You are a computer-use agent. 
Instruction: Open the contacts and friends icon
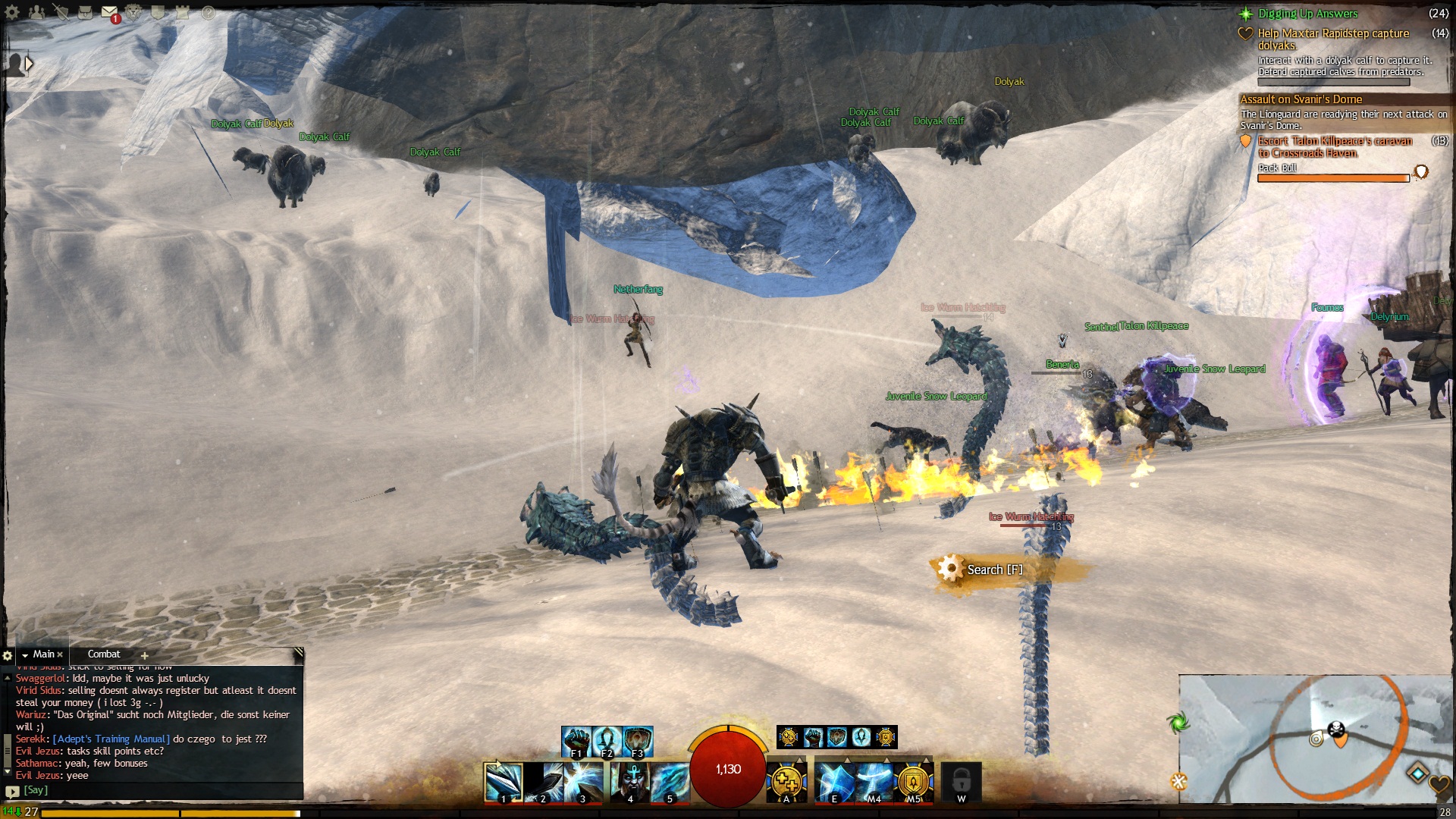click(36, 12)
